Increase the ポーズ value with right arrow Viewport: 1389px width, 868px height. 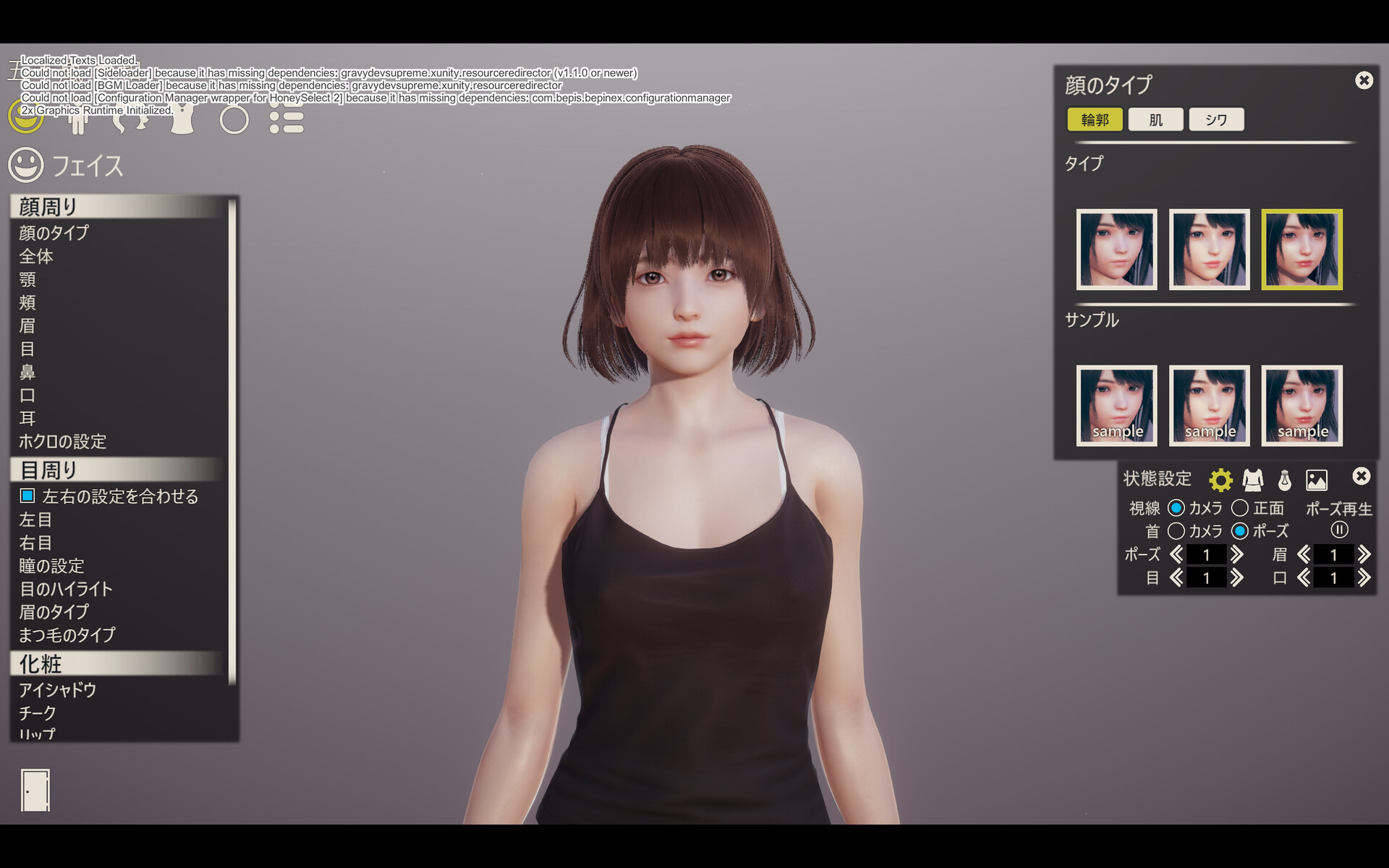[1238, 555]
